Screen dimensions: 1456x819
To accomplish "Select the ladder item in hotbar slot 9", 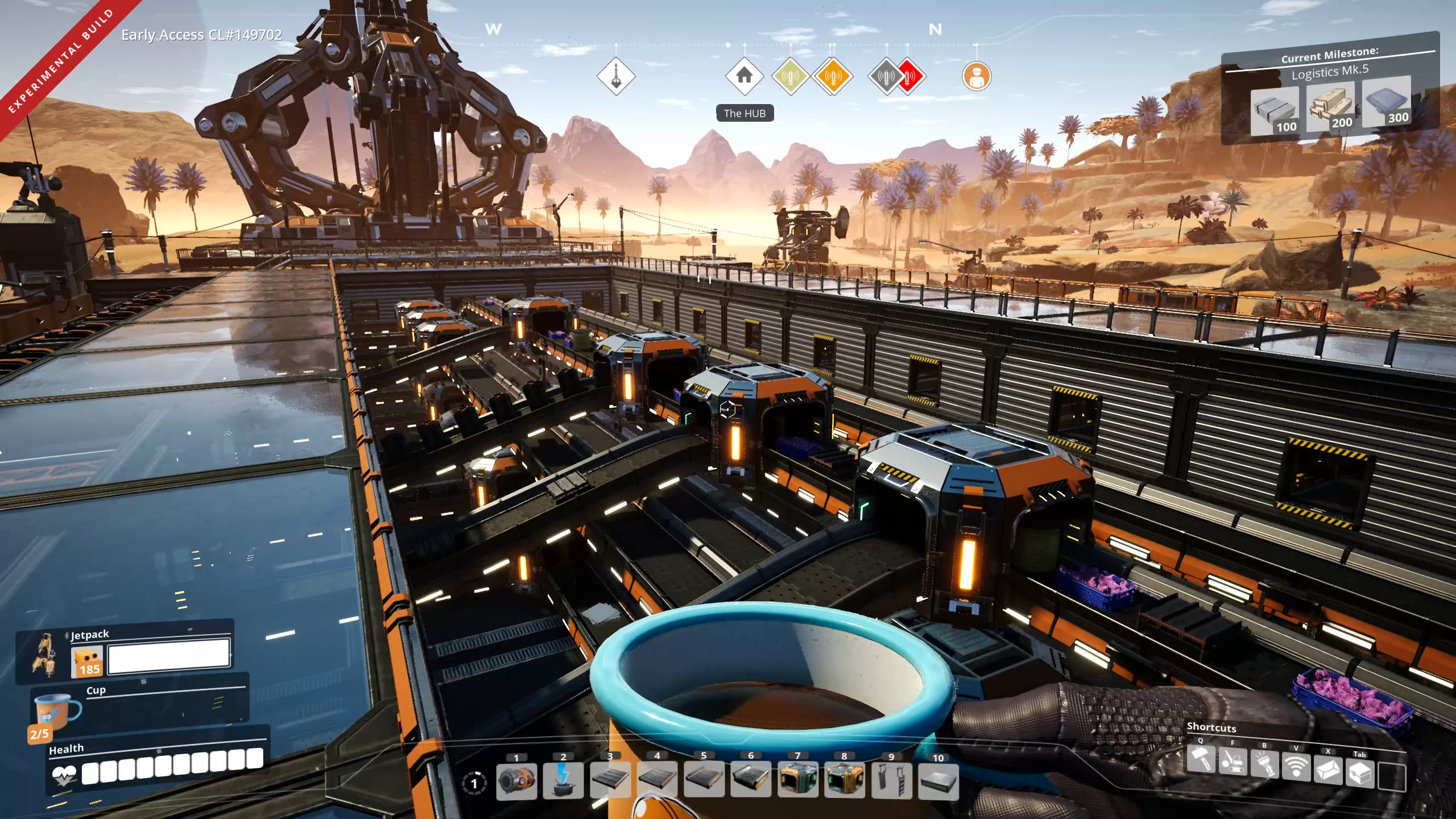I will coord(891,781).
